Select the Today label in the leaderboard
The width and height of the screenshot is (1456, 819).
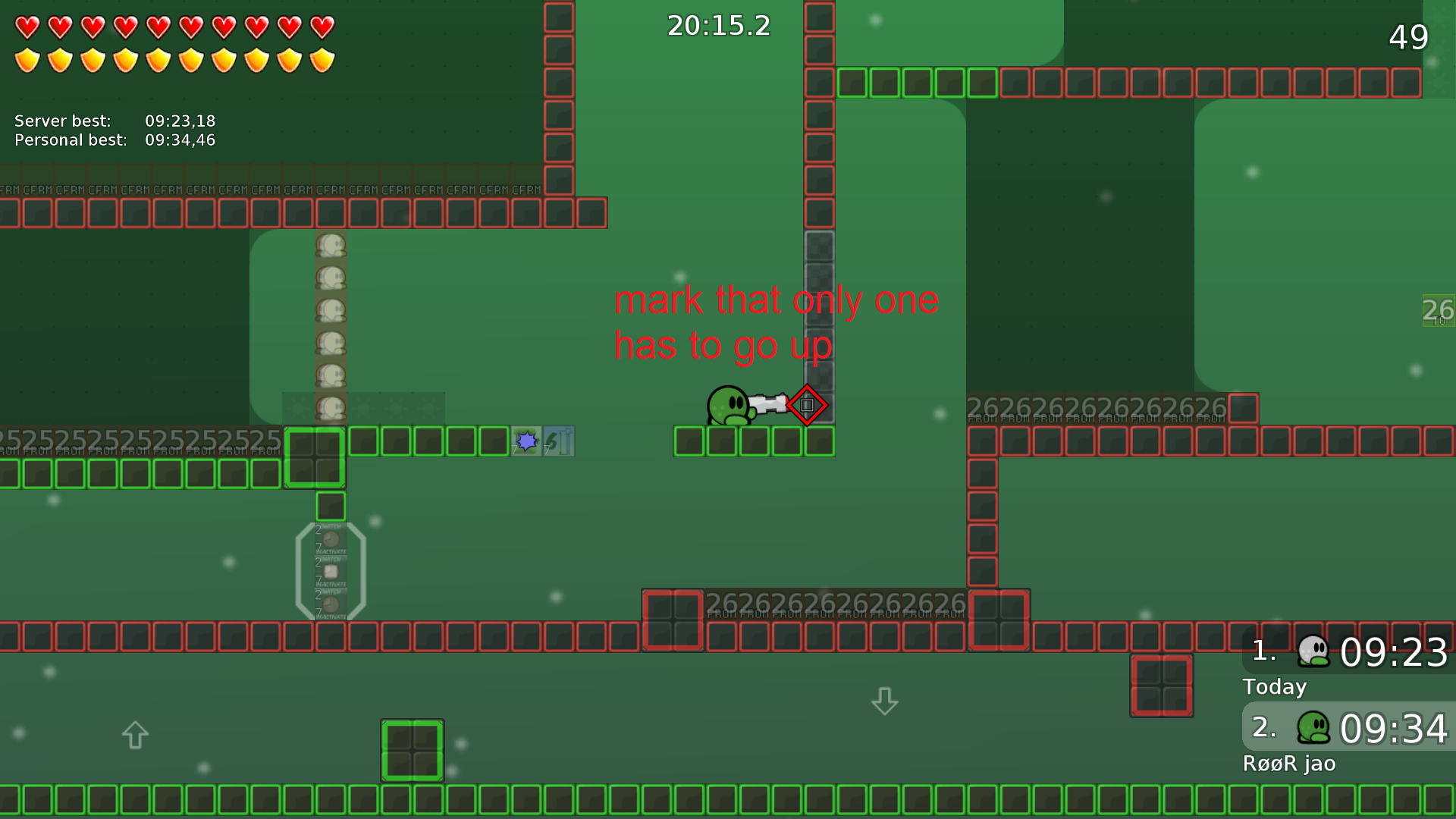pyautogui.click(x=1274, y=687)
